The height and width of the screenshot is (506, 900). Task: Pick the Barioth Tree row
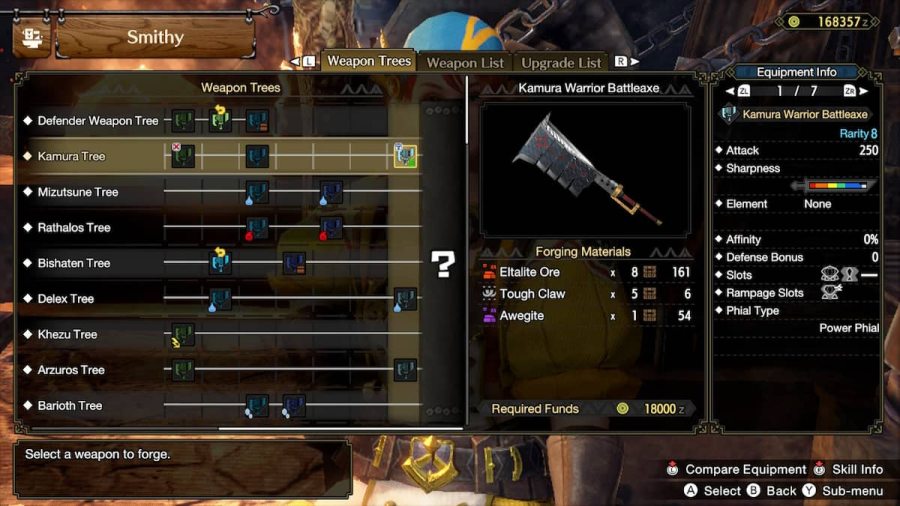pyautogui.click(x=70, y=406)
